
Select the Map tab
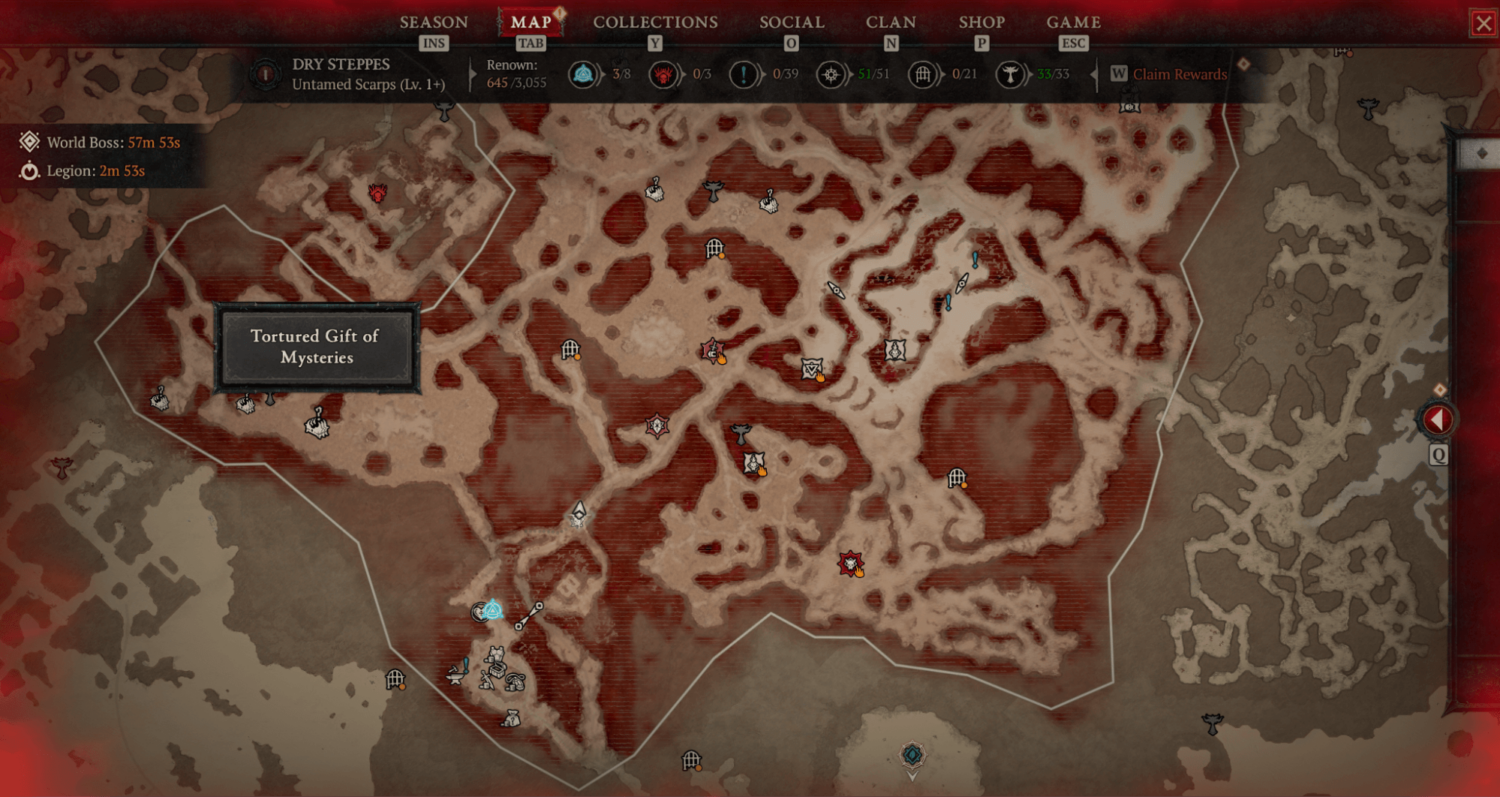(x=530, y=22)
